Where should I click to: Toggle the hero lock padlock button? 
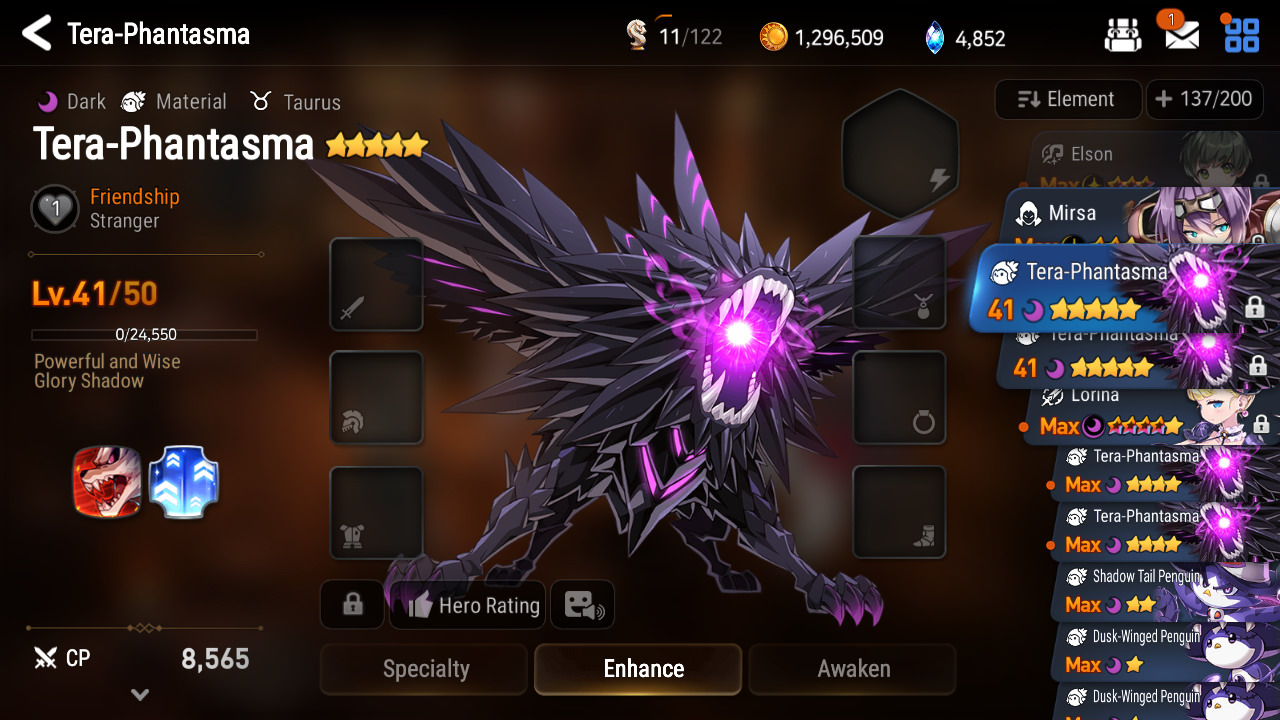[x=352, y=605]
